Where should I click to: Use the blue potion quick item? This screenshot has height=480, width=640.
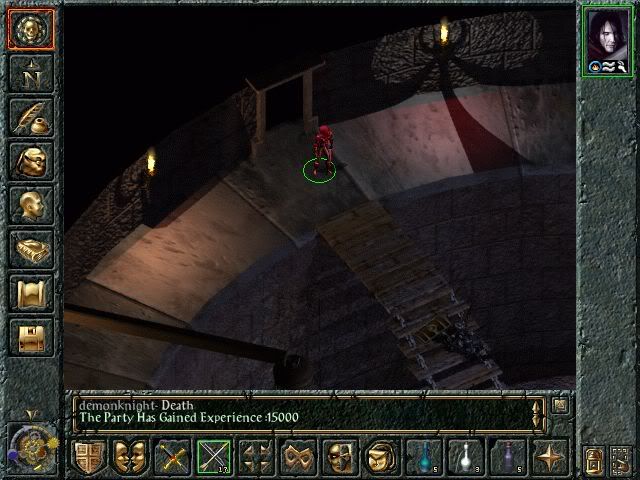coord(424,458)
